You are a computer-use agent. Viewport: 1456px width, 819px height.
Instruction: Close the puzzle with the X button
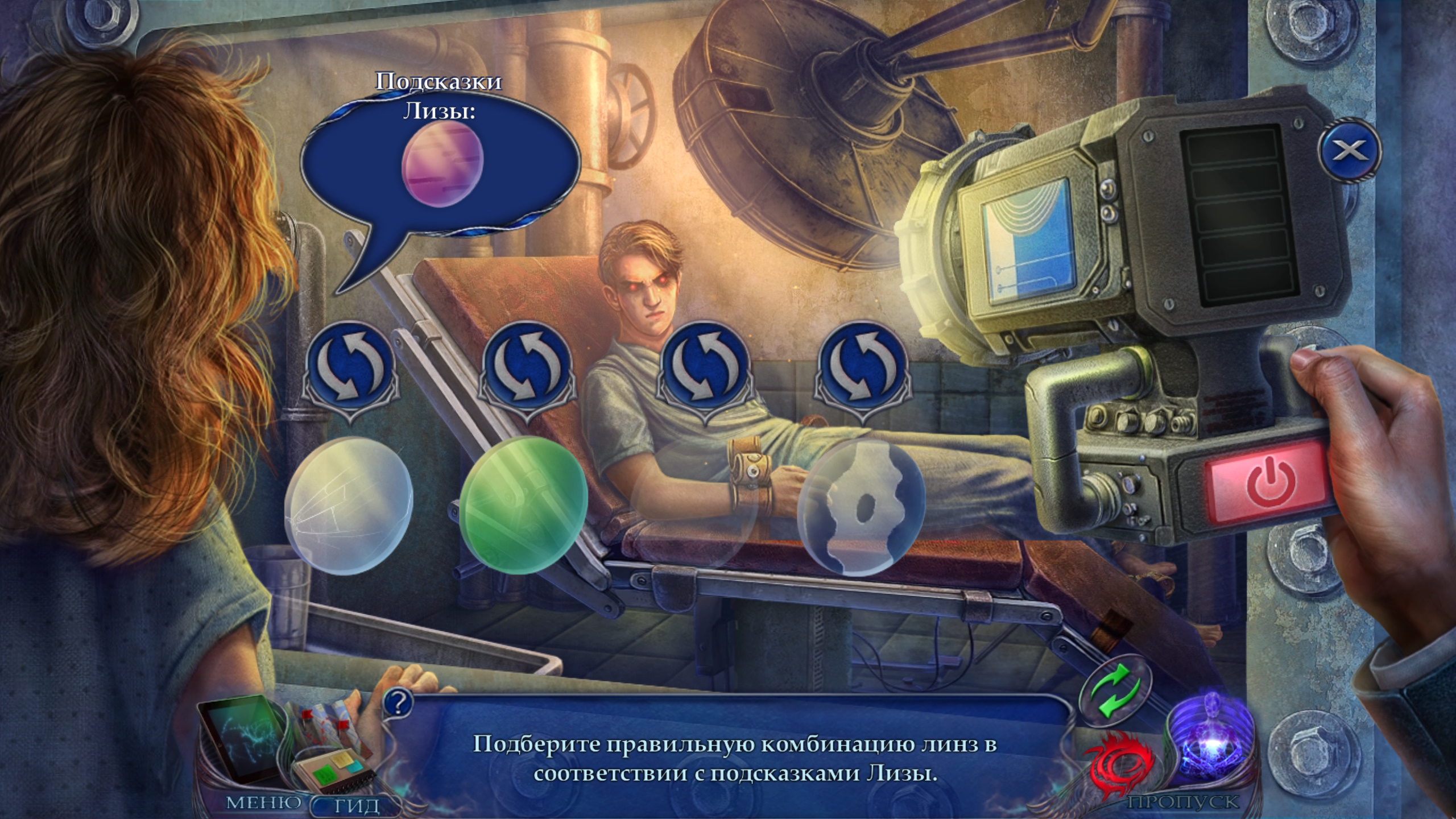(x=1348, y=150)
